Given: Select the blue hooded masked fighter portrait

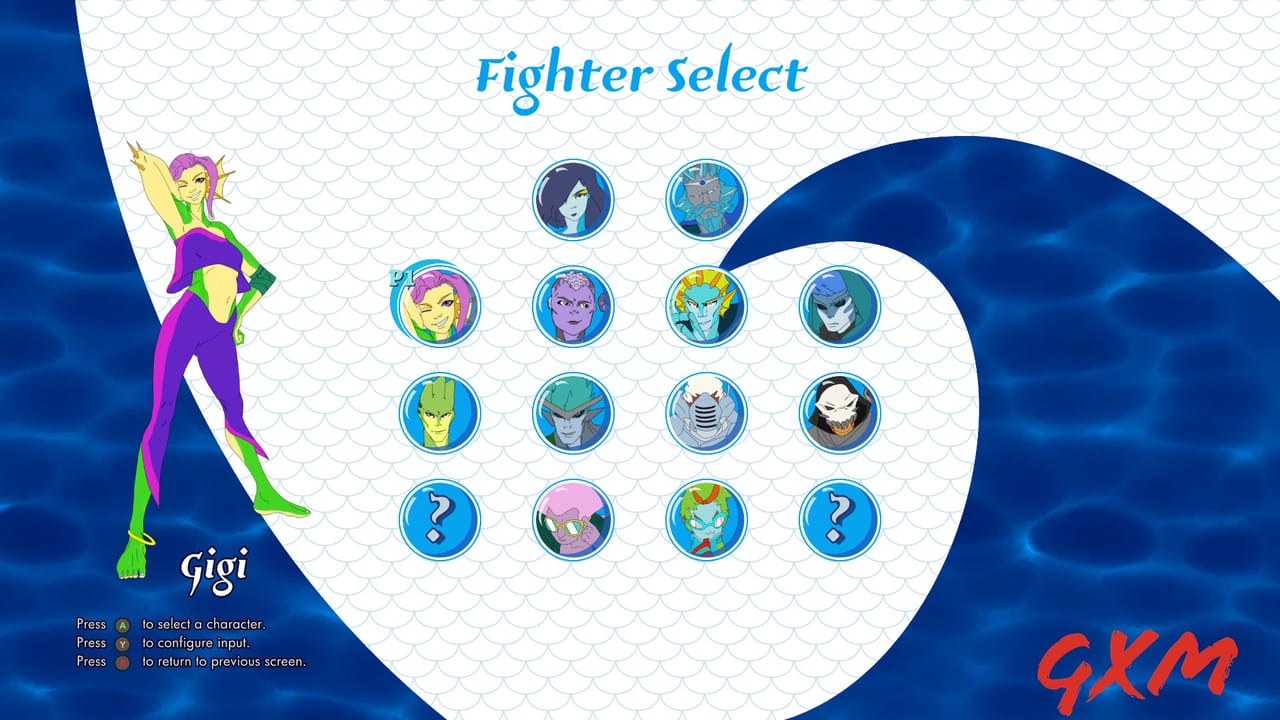Looking at the screenshot, I should point(838,310).
